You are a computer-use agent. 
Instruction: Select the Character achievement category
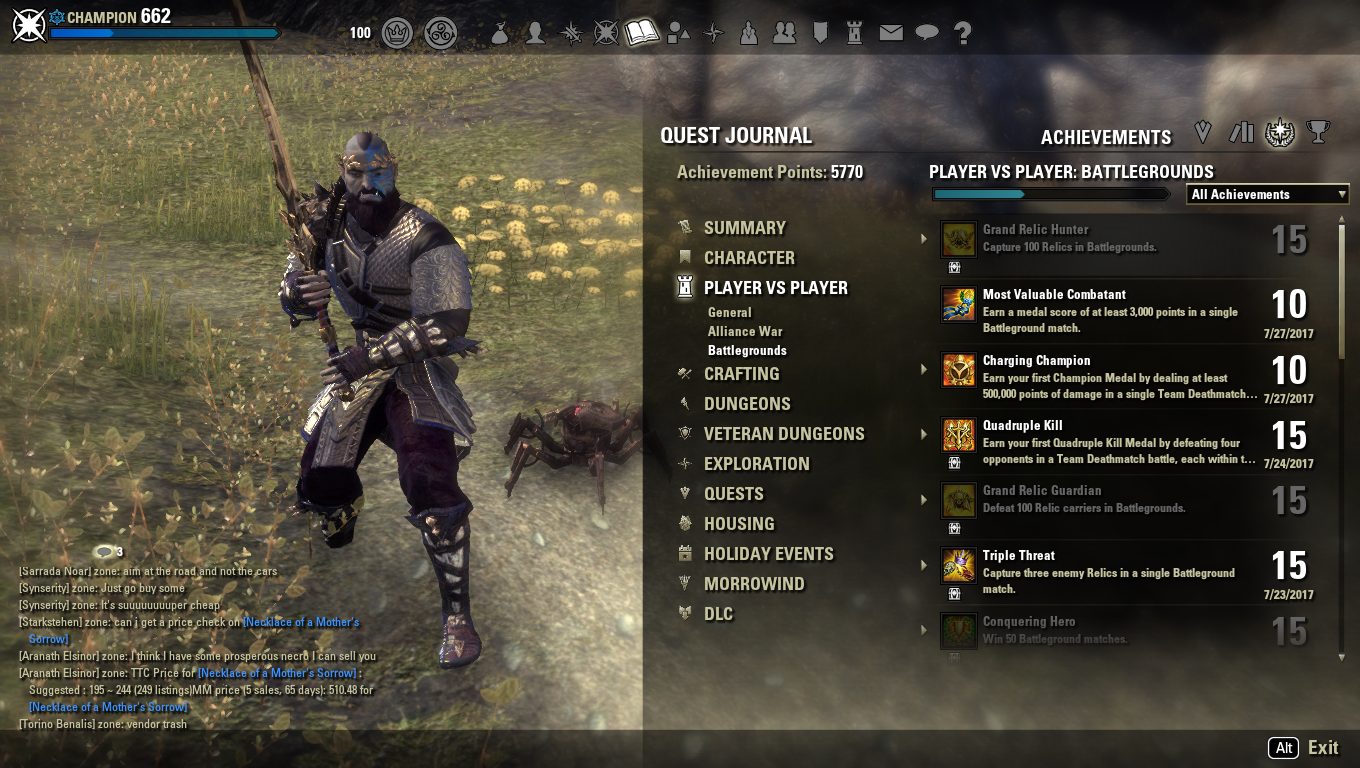pos(749,258)
